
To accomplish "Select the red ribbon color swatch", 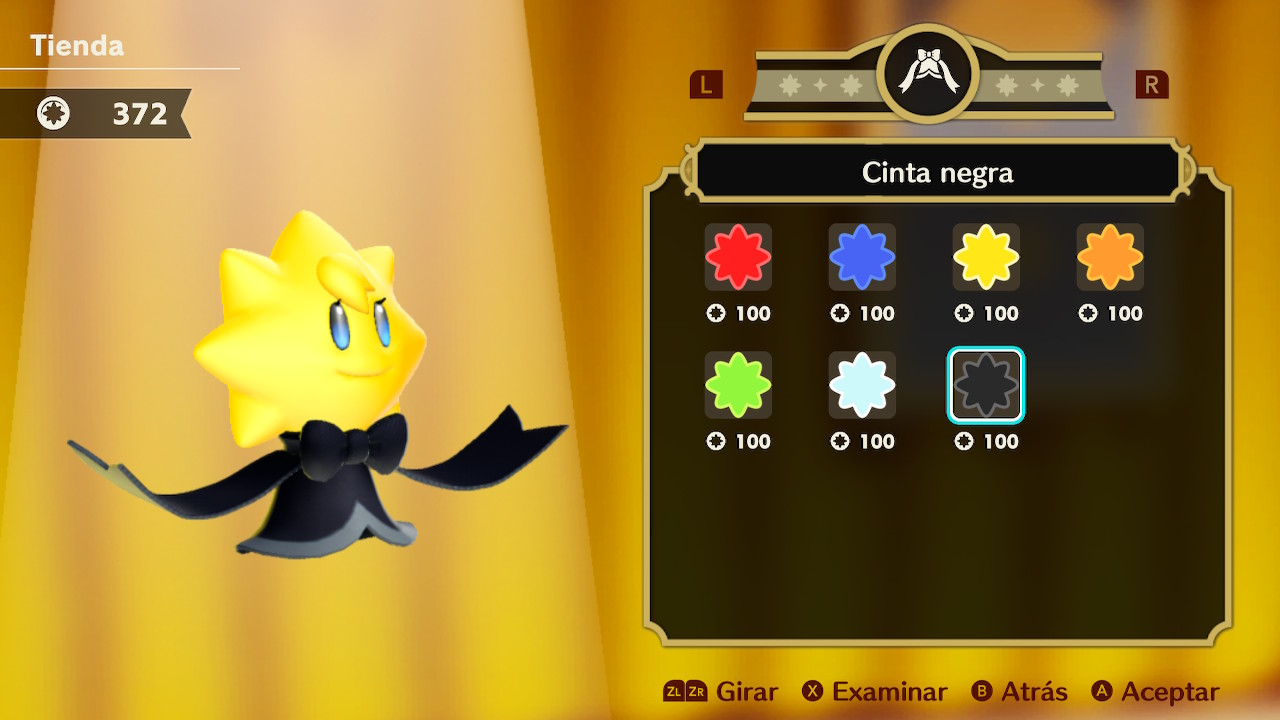I will click(738, 257).
